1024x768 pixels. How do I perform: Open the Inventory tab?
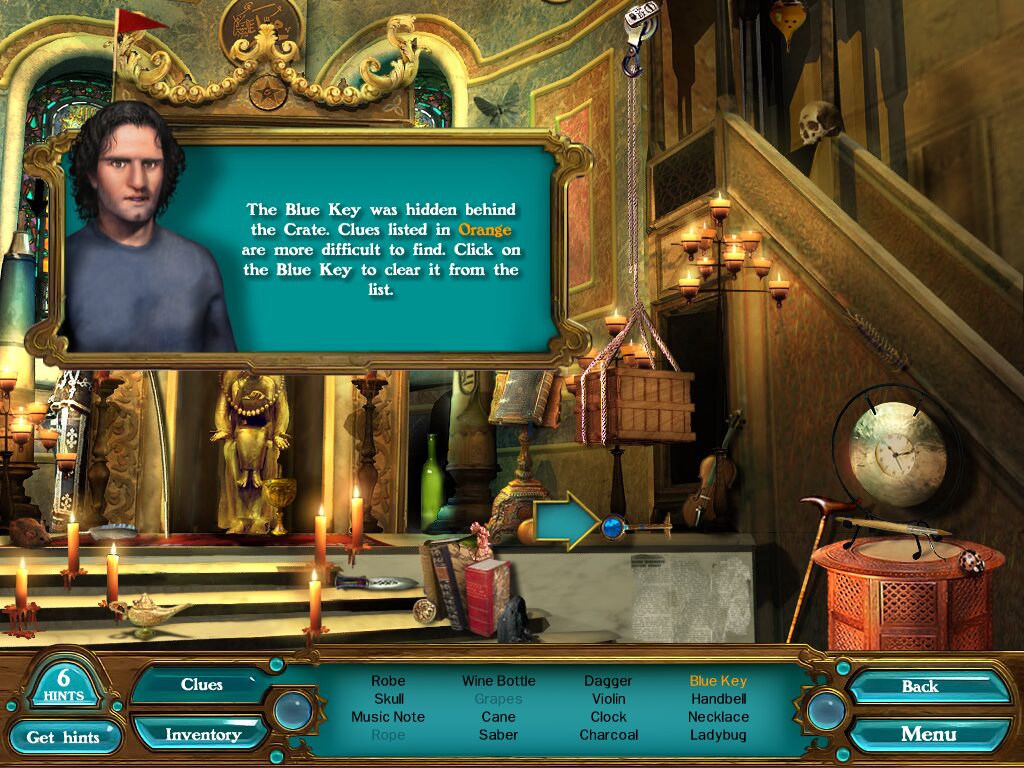point(202,734)
